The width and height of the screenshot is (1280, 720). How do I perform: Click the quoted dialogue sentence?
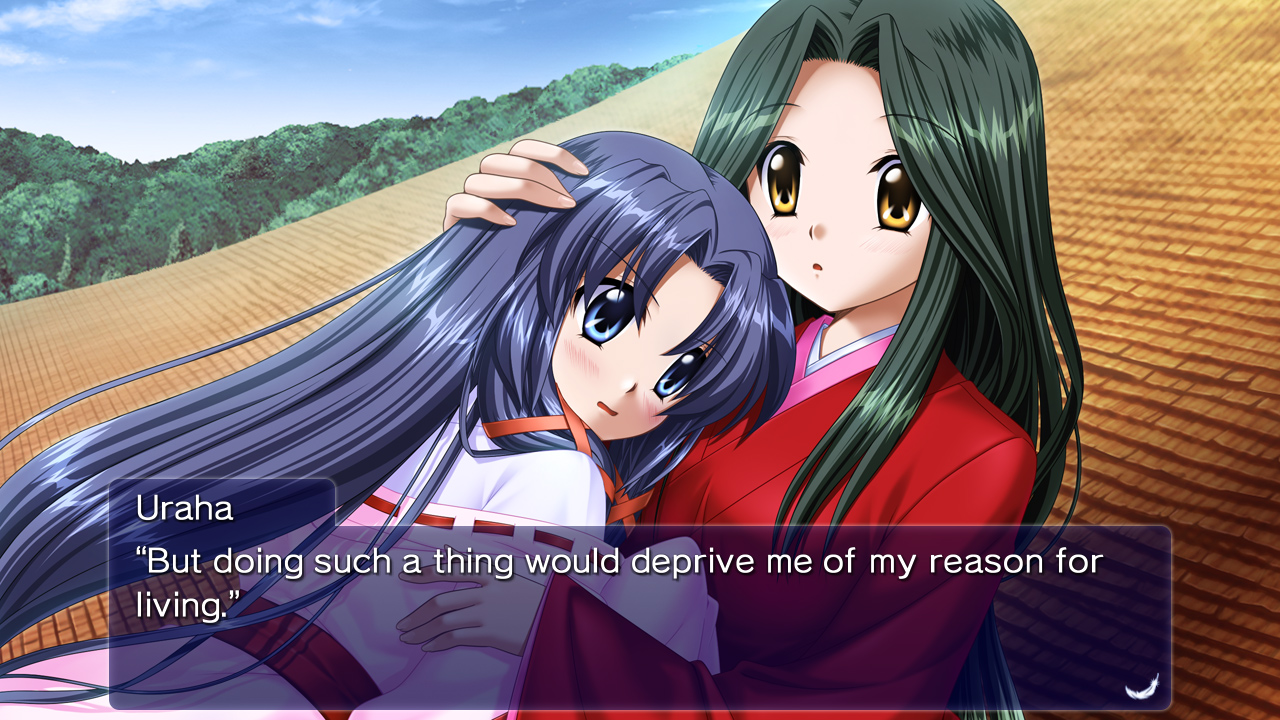point(600,563)
